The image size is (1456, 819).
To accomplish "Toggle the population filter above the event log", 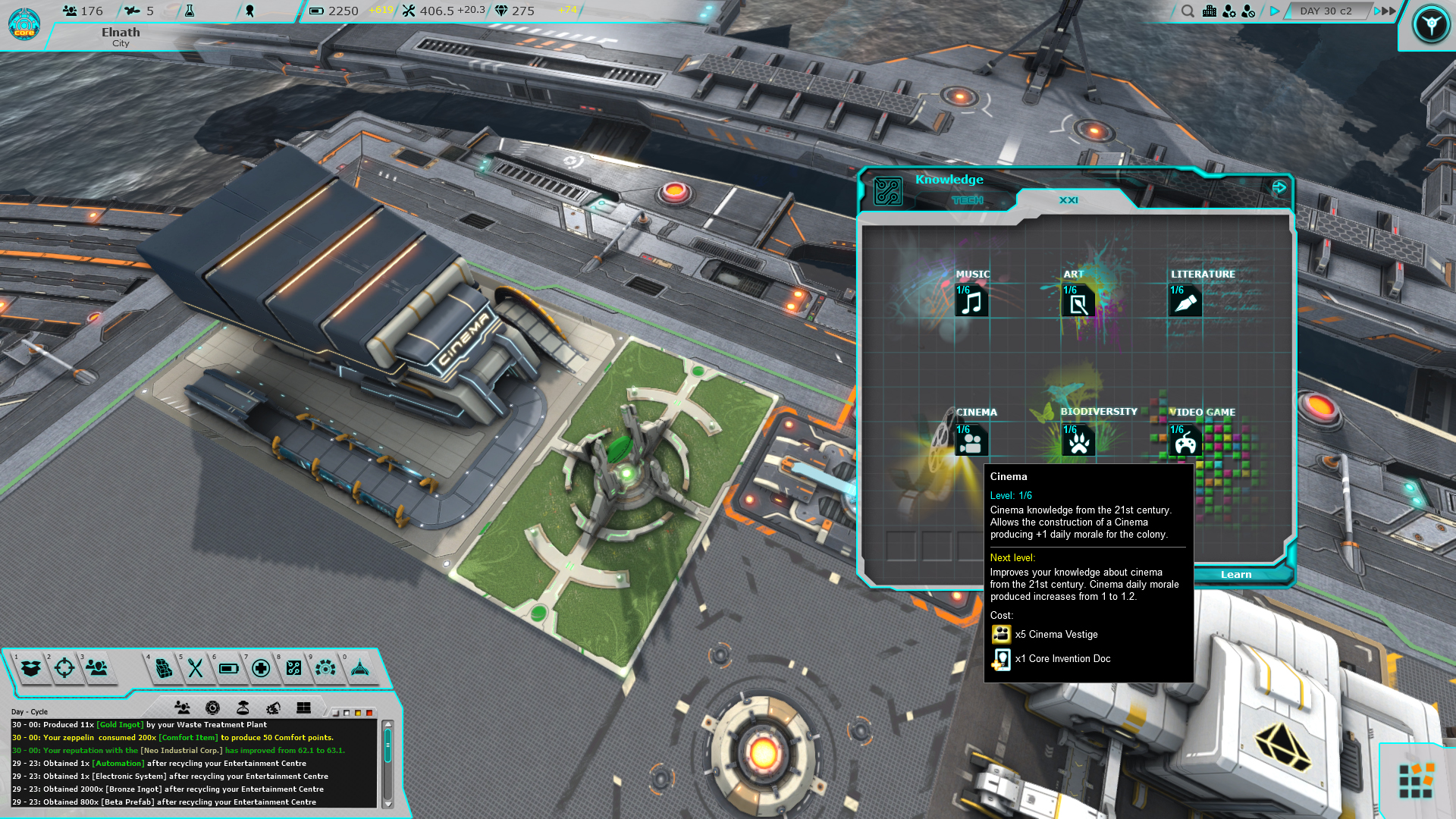I will pyautogui.click(x=182, y=708).
